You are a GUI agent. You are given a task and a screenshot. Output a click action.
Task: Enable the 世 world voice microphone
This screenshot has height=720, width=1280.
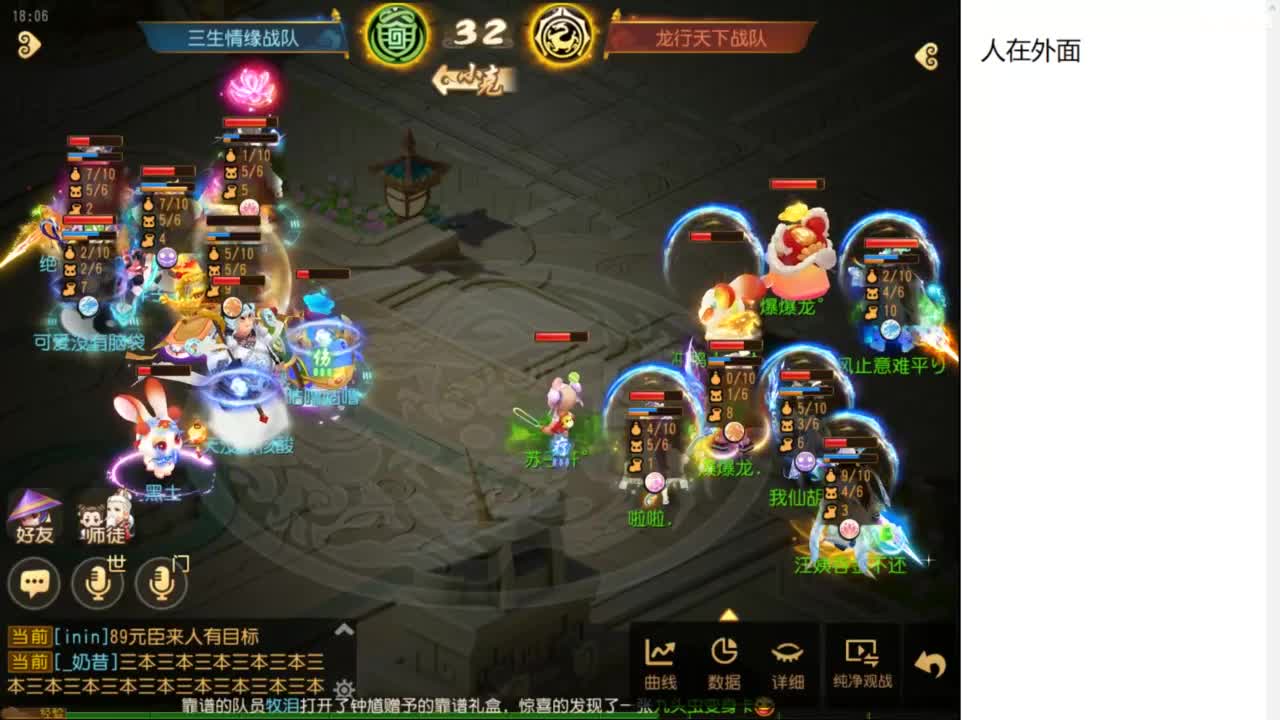click(x=97, y=582)
